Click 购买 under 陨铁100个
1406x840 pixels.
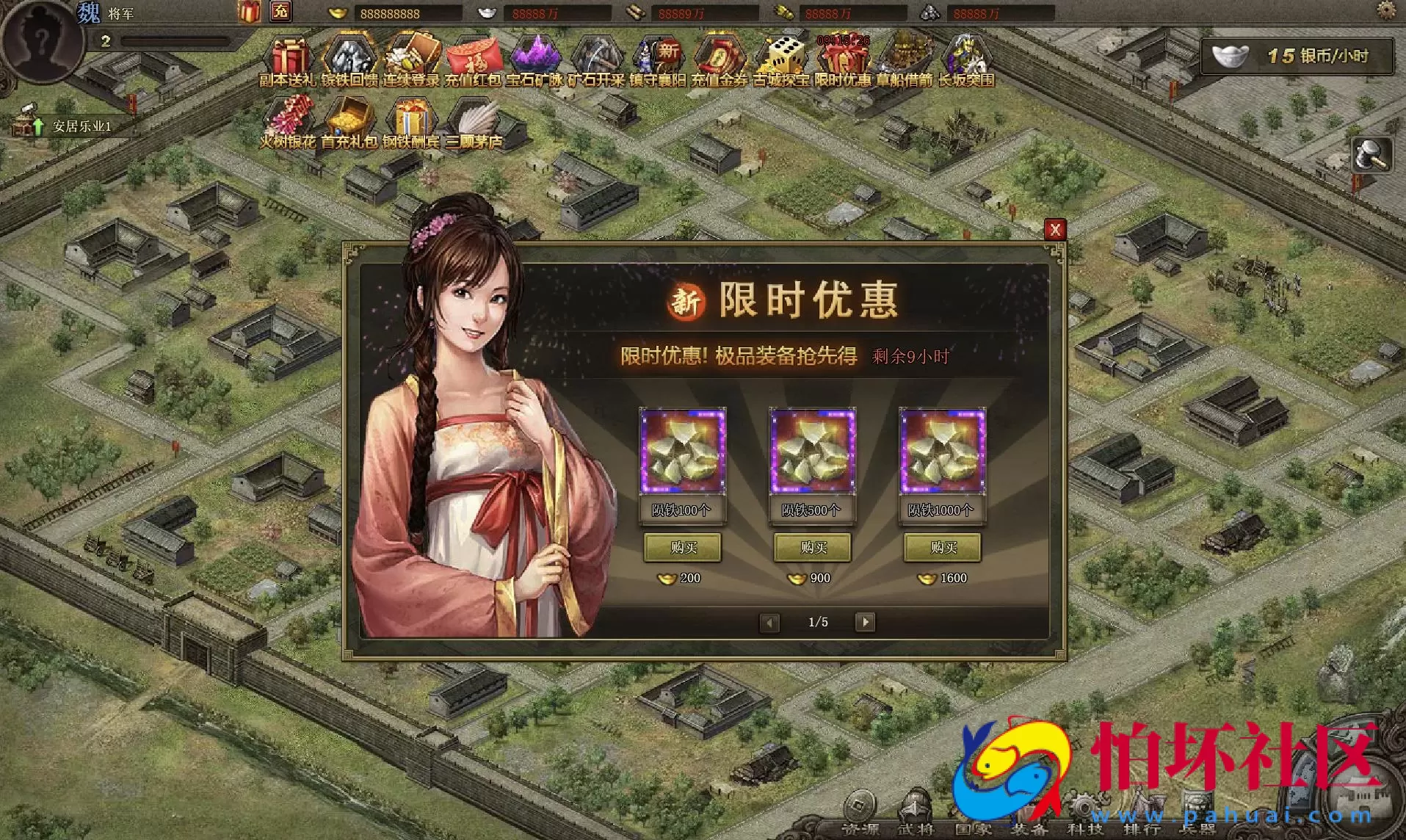coord(682,548)
